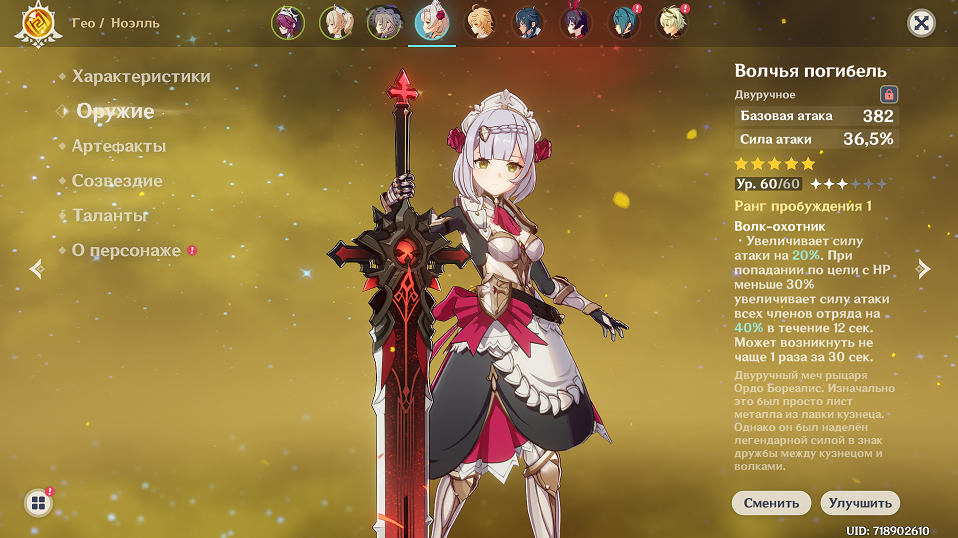Switch to the previous character with left arrow
This screenshot has width=958, height=538.
click(37, 268)
